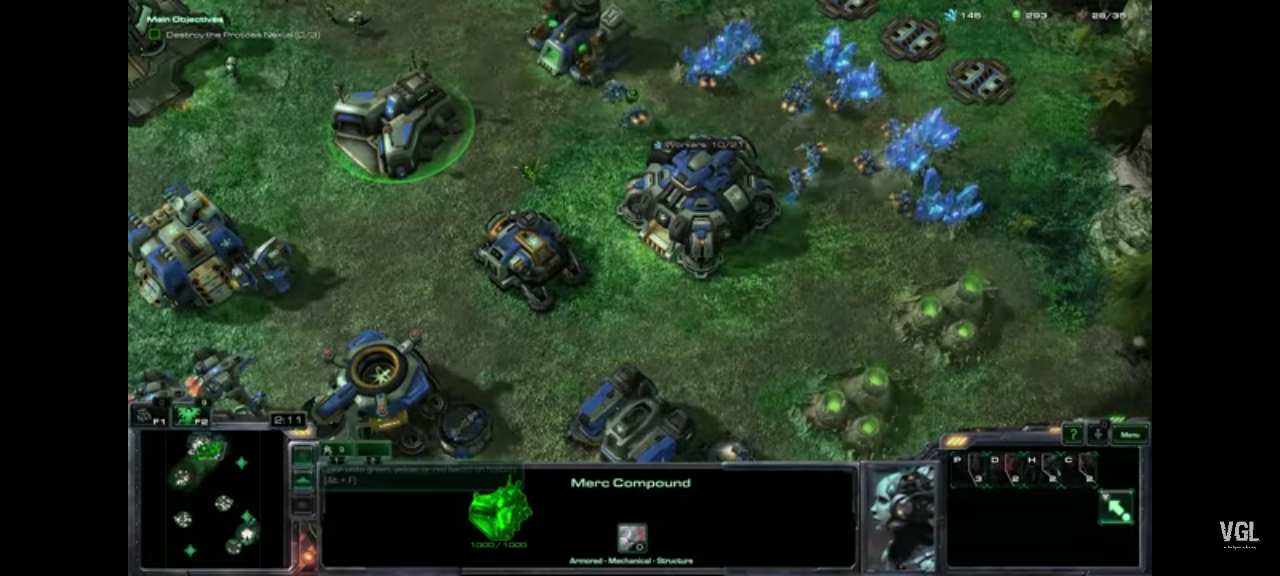The height and width of the screenshot is (576, 1280).
Task: Click the down-arrow button beside Menu
Action: pyautogui.click(x=1098, y=434)
